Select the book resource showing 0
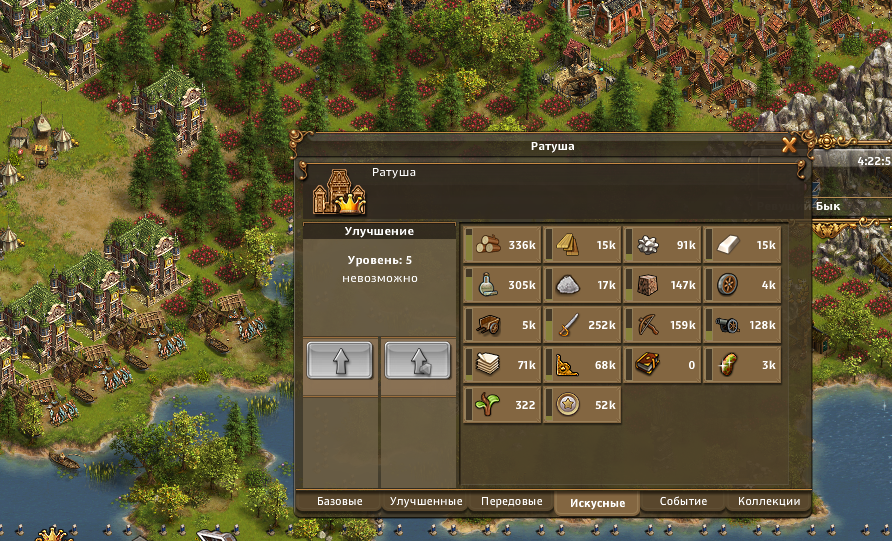Screen dimensions: 892x541 click(x=663, y=365)
